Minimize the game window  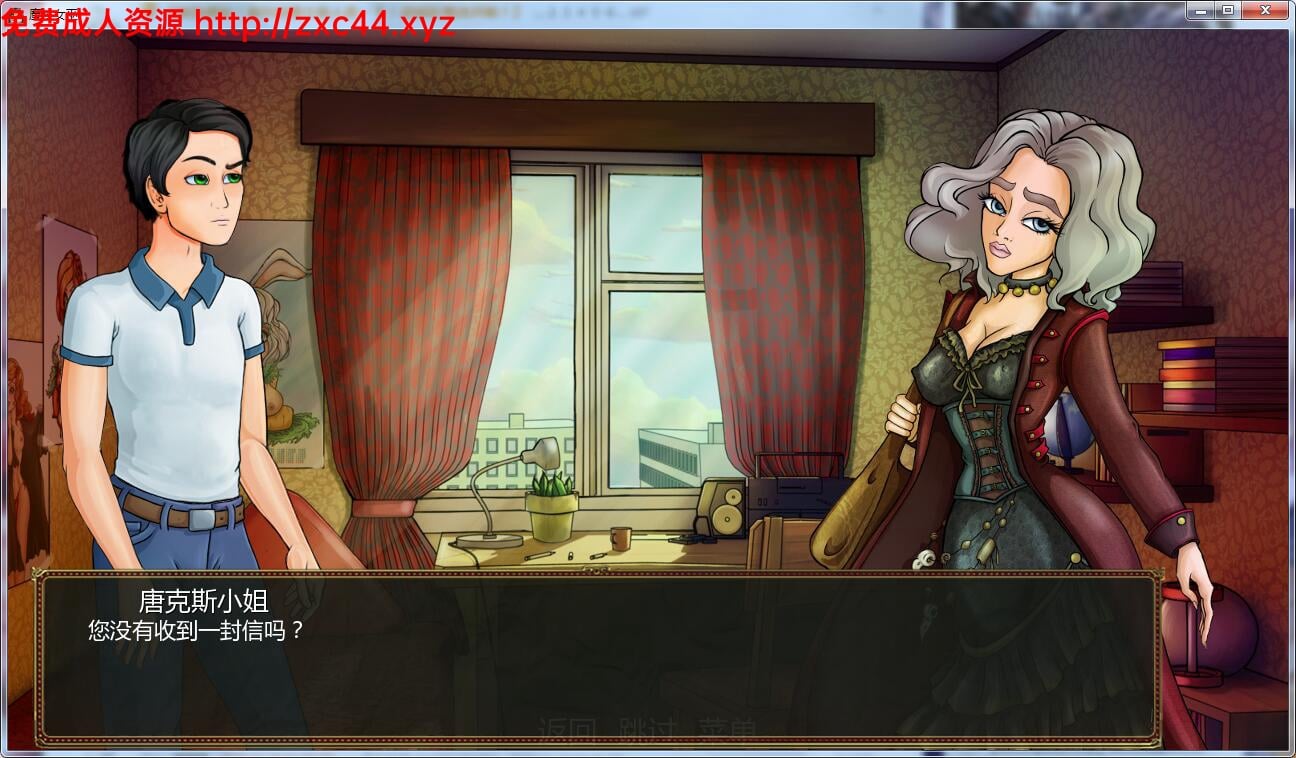click(1201, 10)
